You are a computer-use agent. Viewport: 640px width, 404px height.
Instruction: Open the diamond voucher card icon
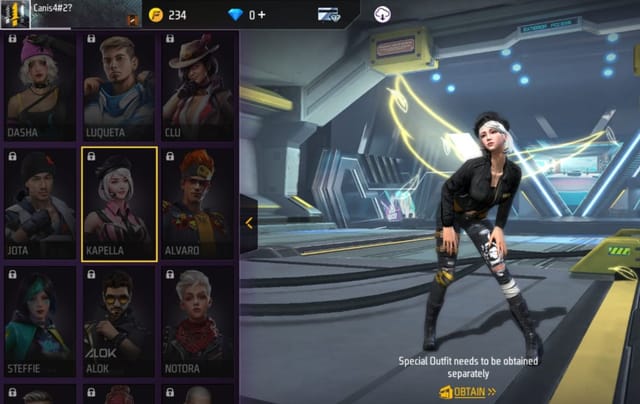point(329,15)
